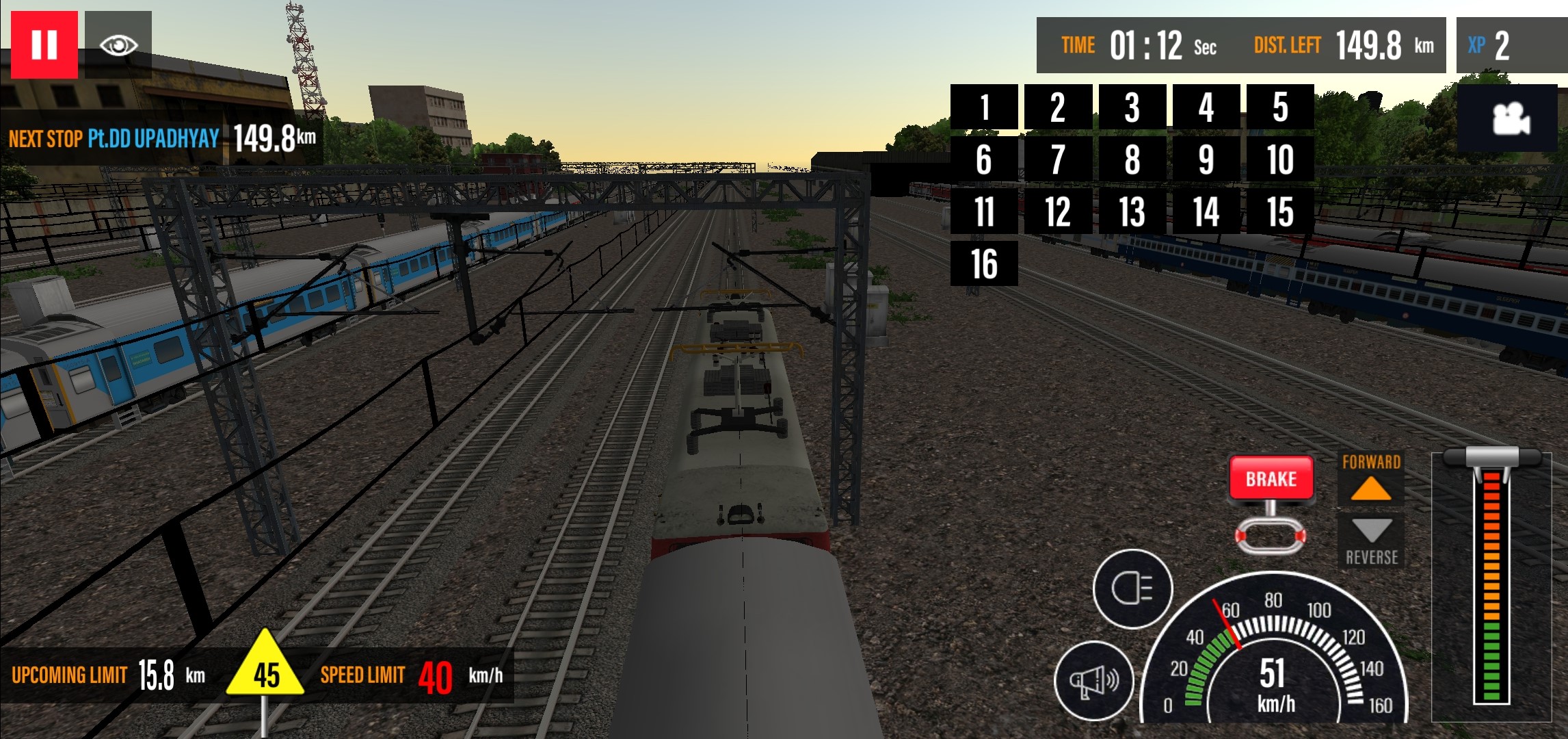Select number tile 1
The width and height of the screenshot is (1568, 739).
coord(984,107)
